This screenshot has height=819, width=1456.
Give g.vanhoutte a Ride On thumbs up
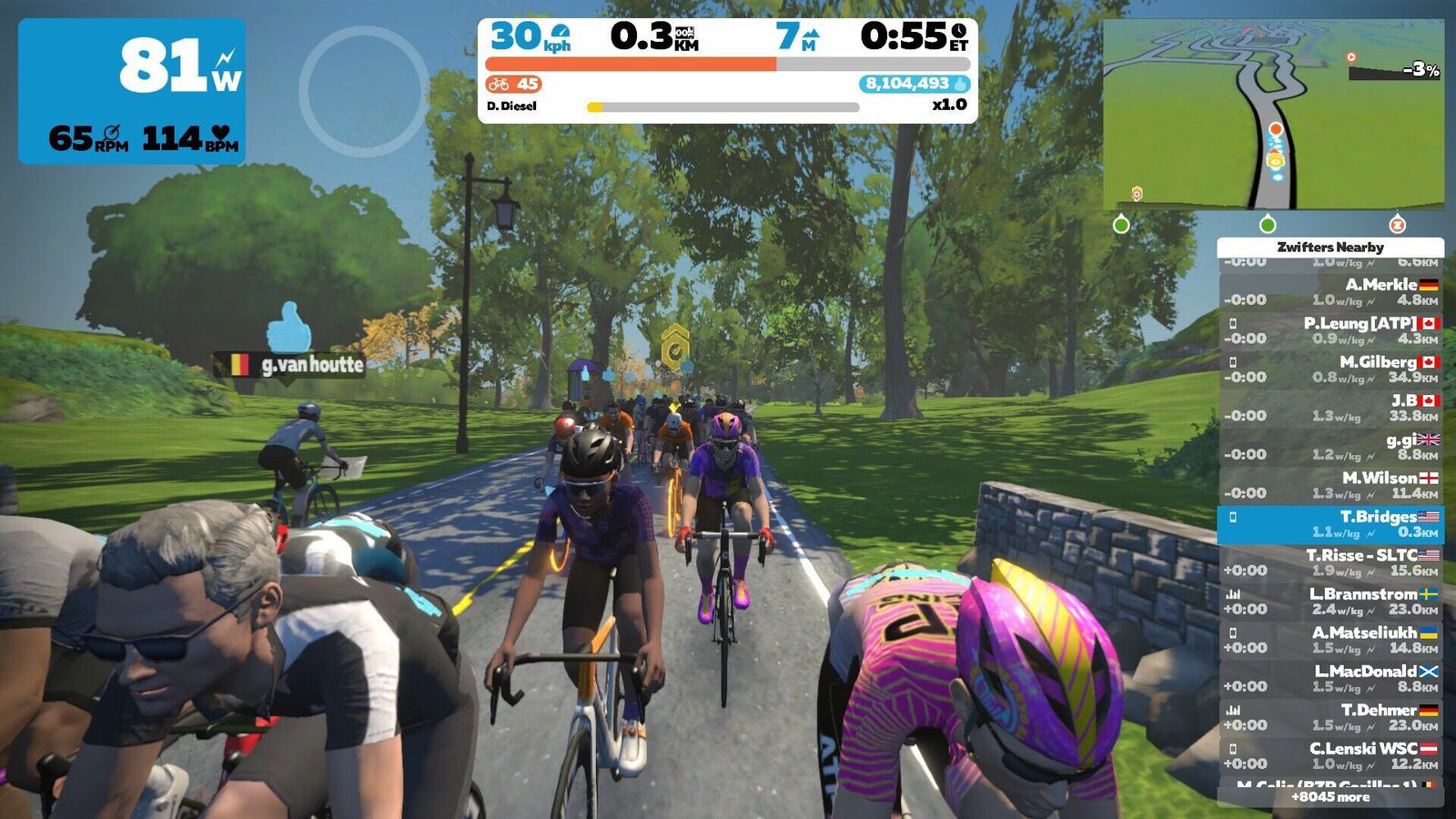coord(288,328)
